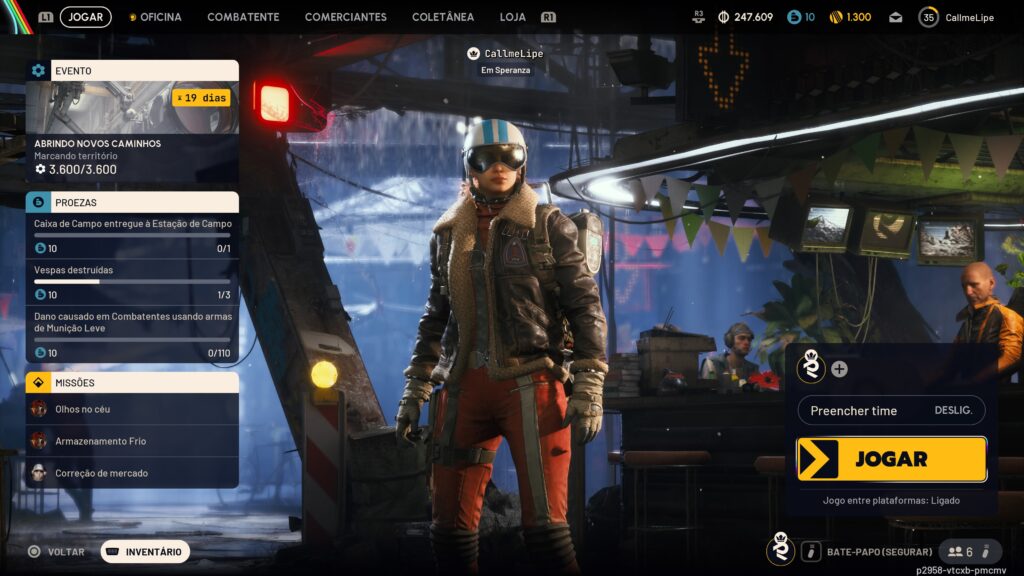Open the Proezas panel header

coord(132,202)
